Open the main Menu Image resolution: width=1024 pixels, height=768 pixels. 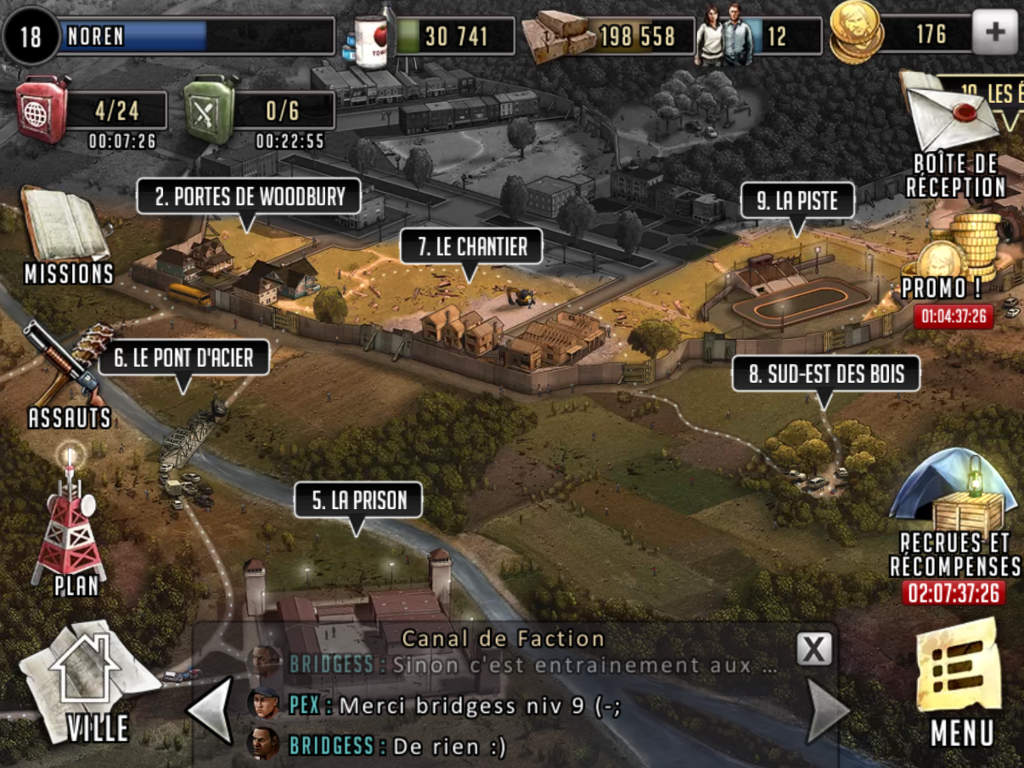click(x=960, y=682)
